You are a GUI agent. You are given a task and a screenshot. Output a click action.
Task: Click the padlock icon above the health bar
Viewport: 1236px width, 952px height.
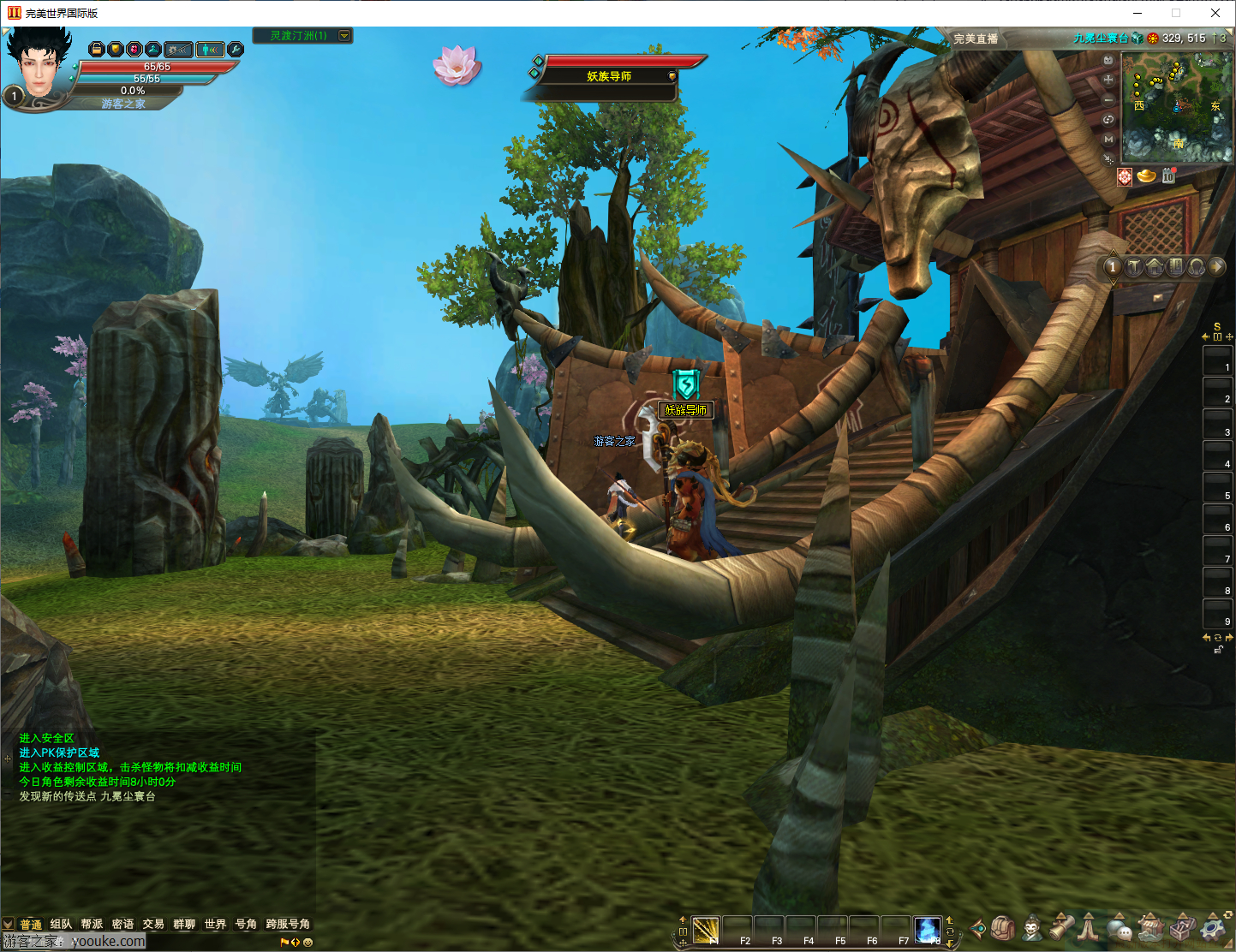pos(97,50)
